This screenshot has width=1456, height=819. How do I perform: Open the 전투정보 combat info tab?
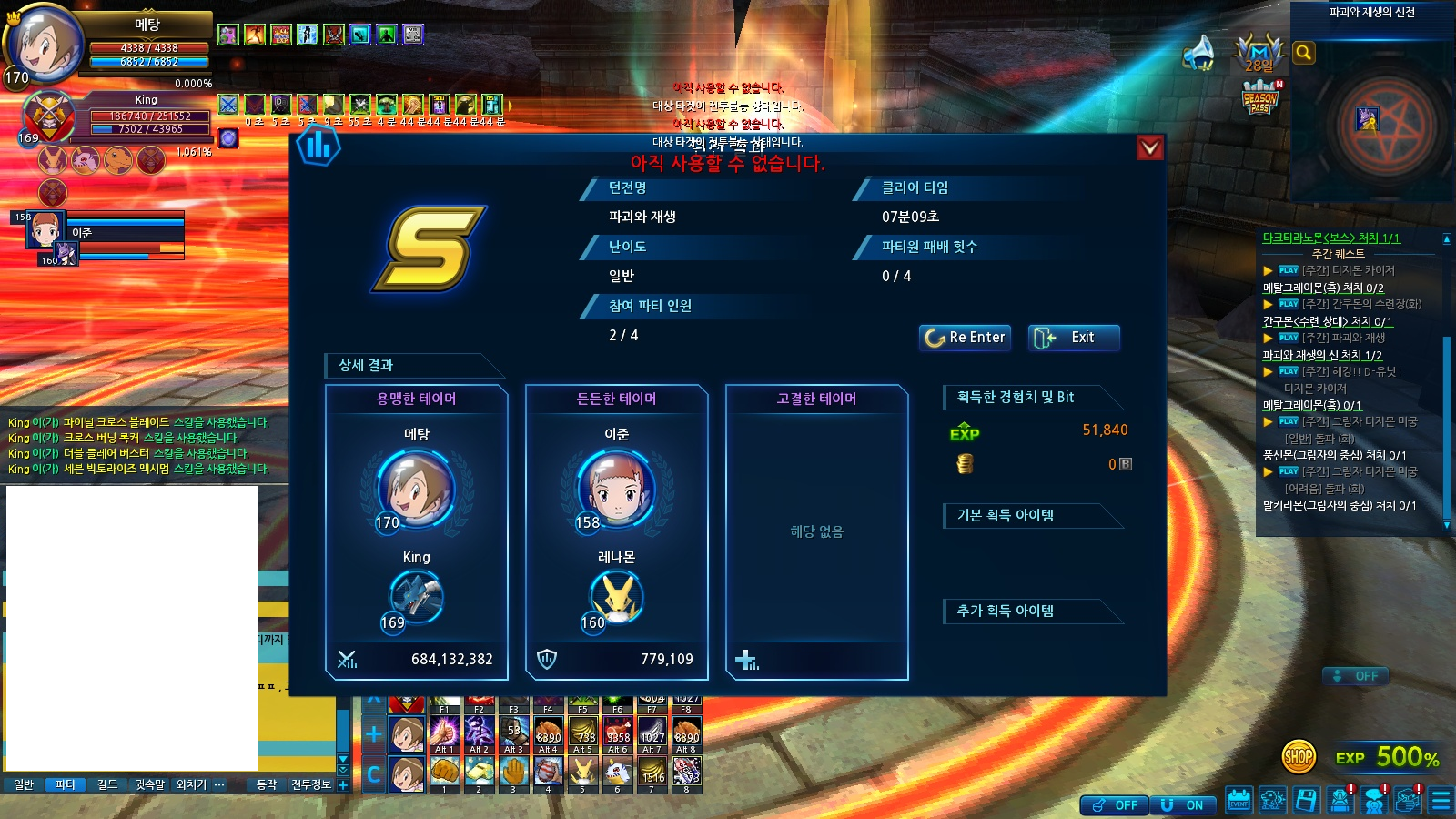tap(311, 784)
